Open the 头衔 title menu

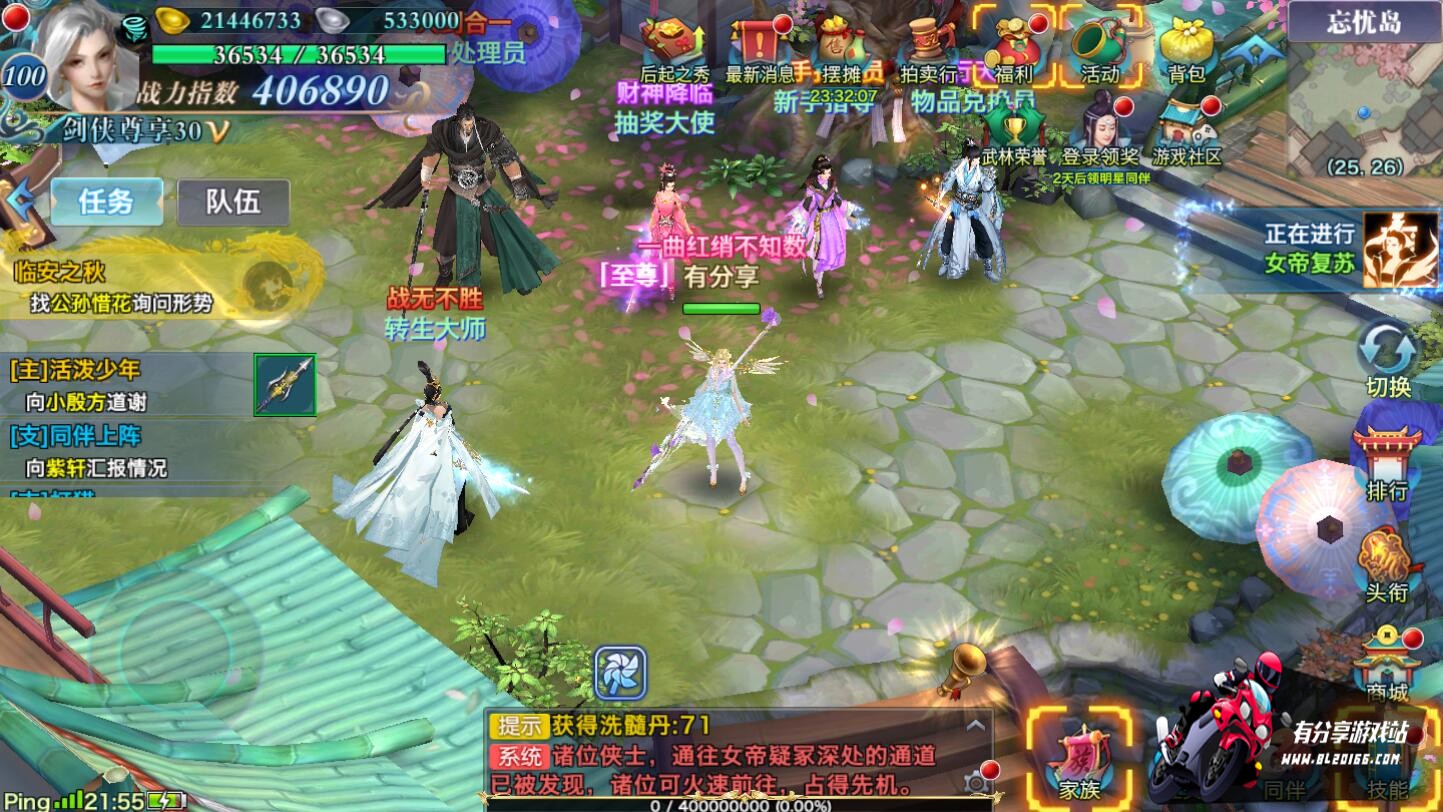(x=1387, y=565)
